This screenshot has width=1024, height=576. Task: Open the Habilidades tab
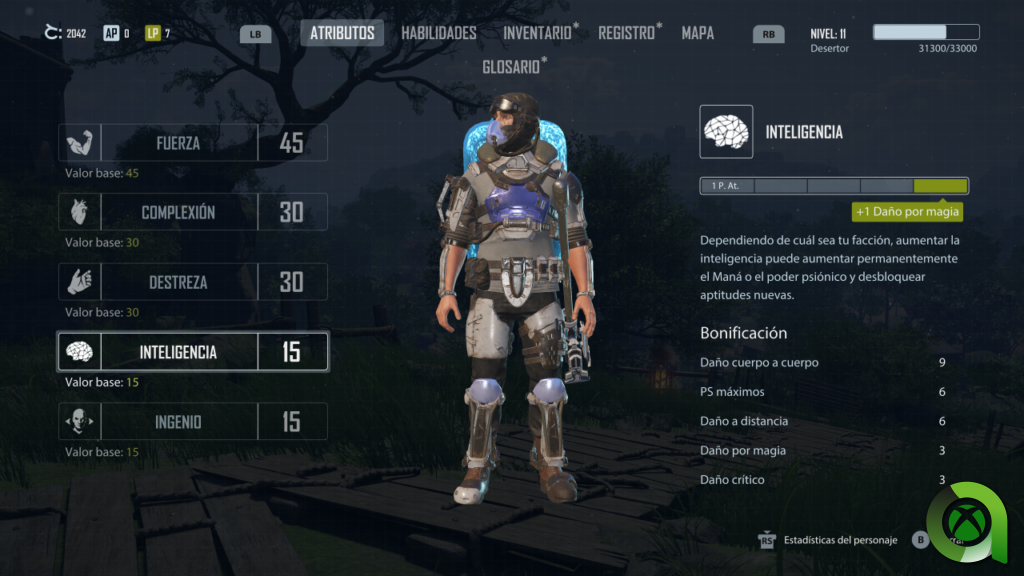pos(438,33)
